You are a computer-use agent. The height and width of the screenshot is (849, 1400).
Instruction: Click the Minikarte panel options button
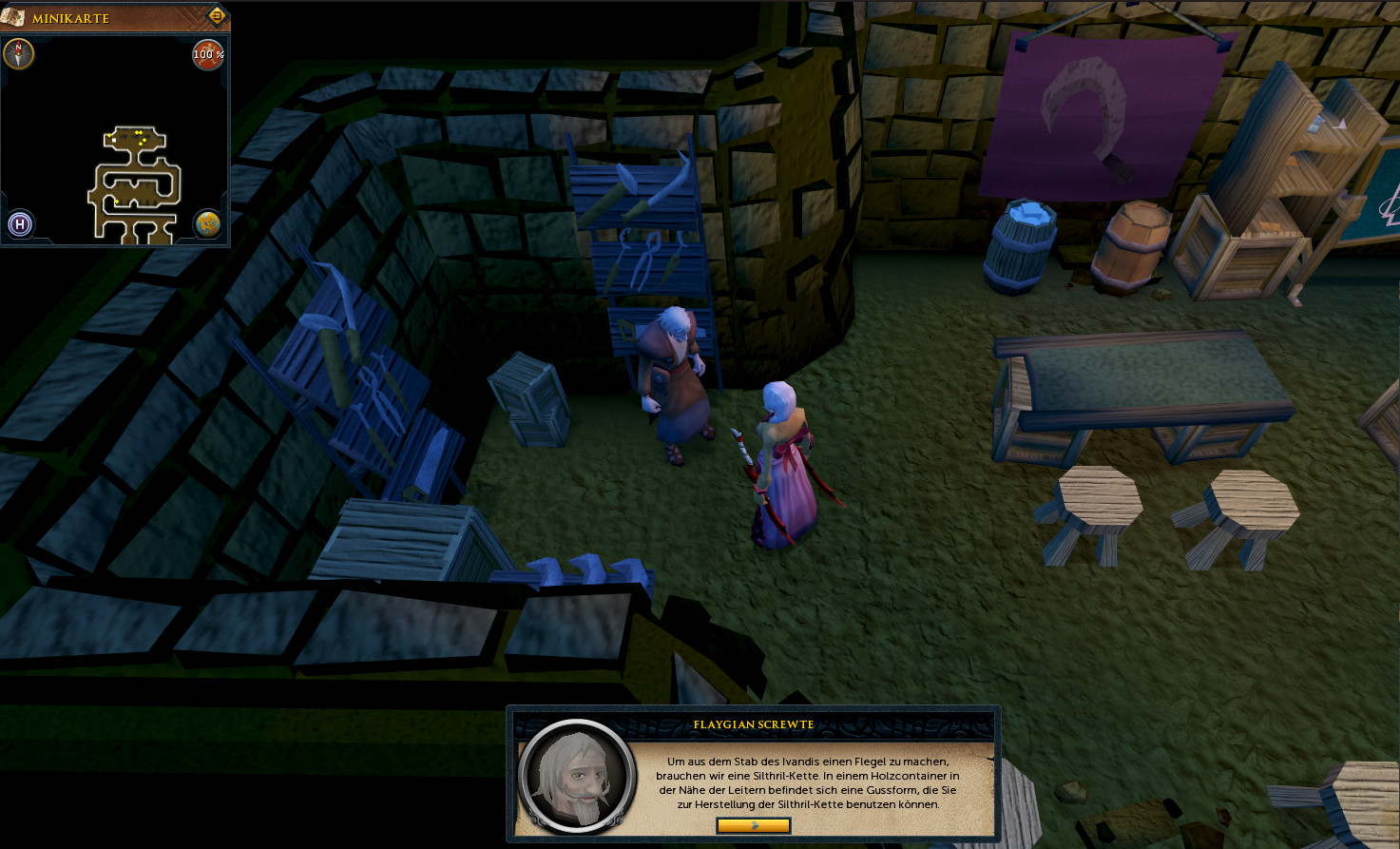[216, 16]
